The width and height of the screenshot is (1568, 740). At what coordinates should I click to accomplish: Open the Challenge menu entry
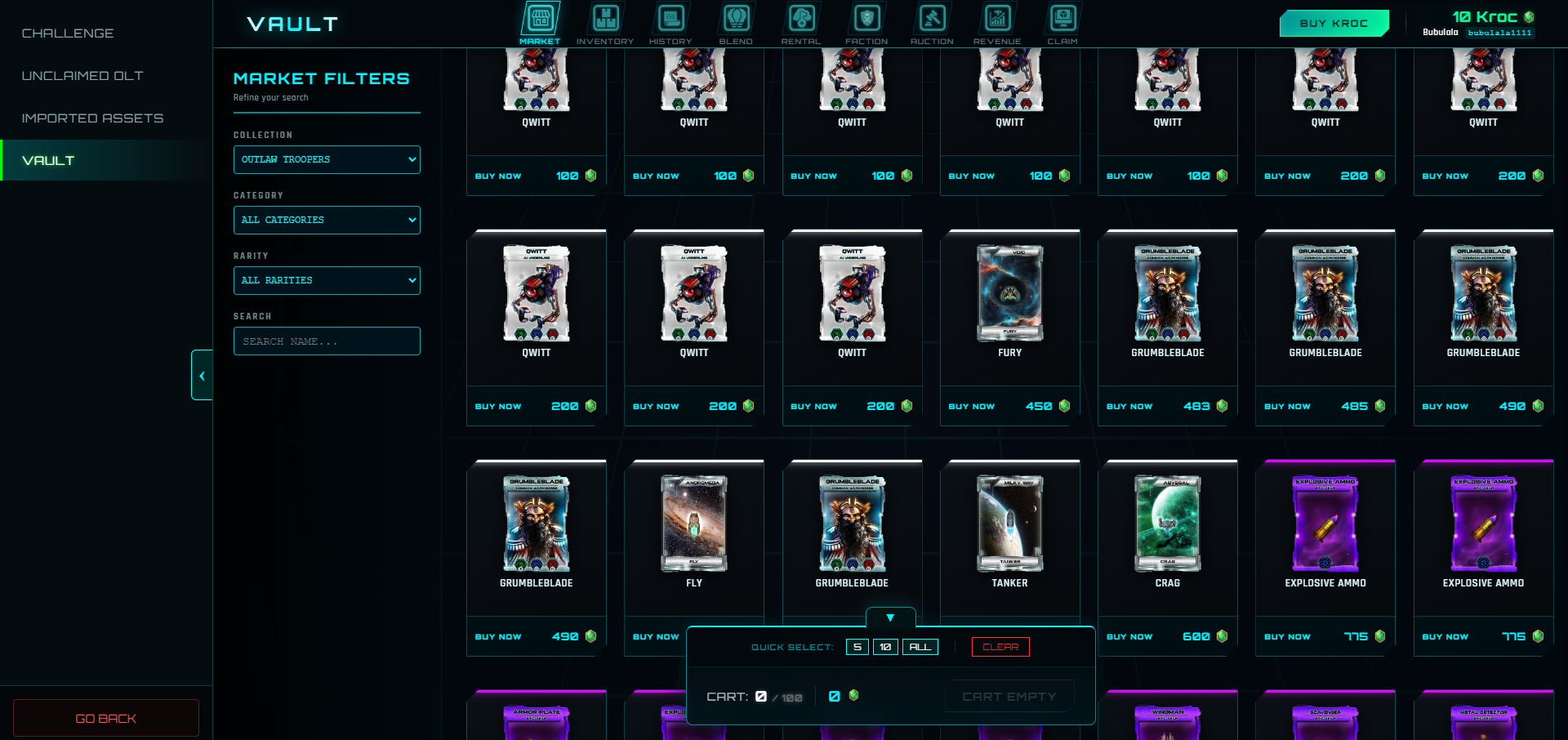(x=68, y=33)
